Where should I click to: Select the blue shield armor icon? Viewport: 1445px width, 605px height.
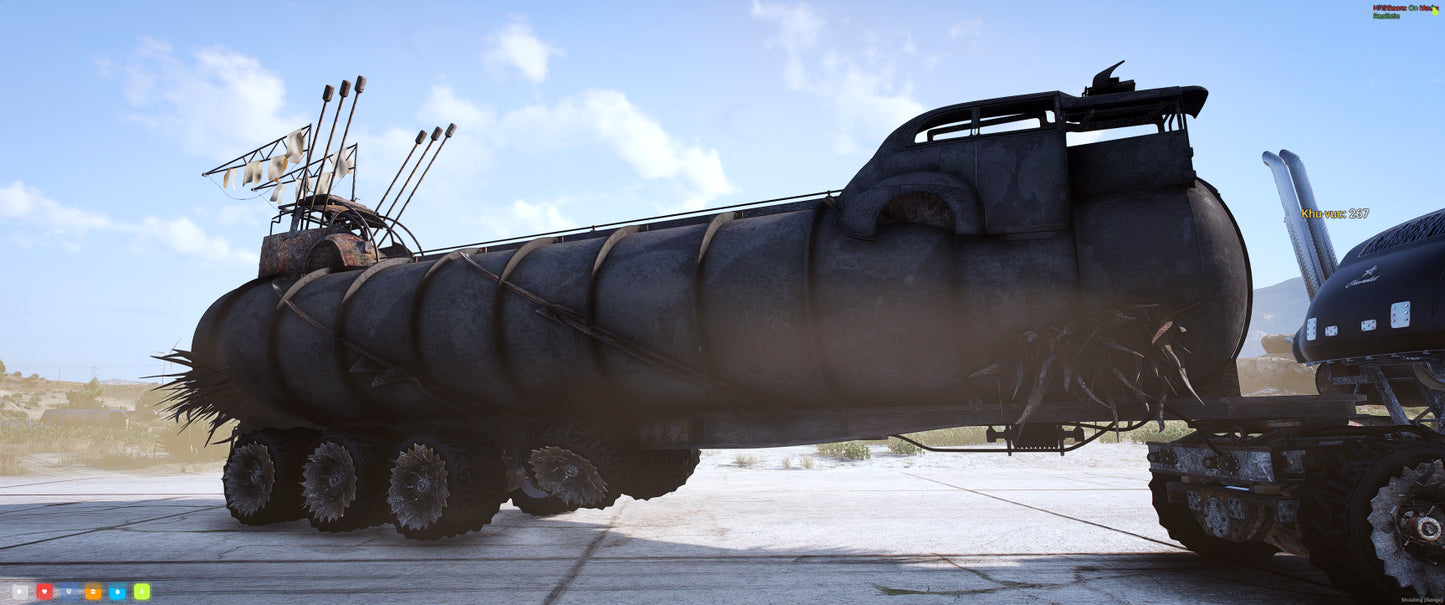(x=68, y=591)
